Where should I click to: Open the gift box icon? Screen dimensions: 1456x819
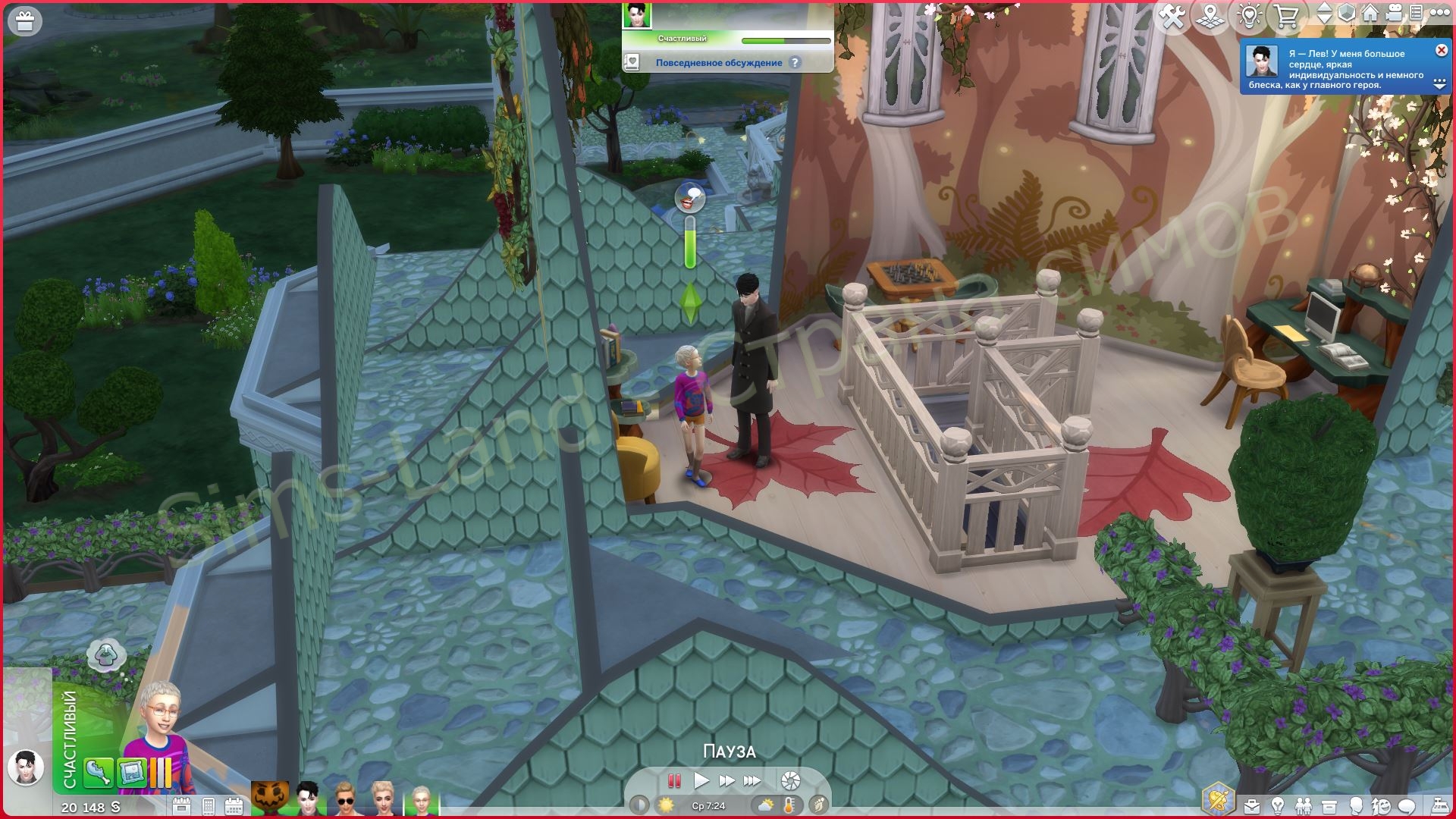pyautogui.click(x=25, y=22)
